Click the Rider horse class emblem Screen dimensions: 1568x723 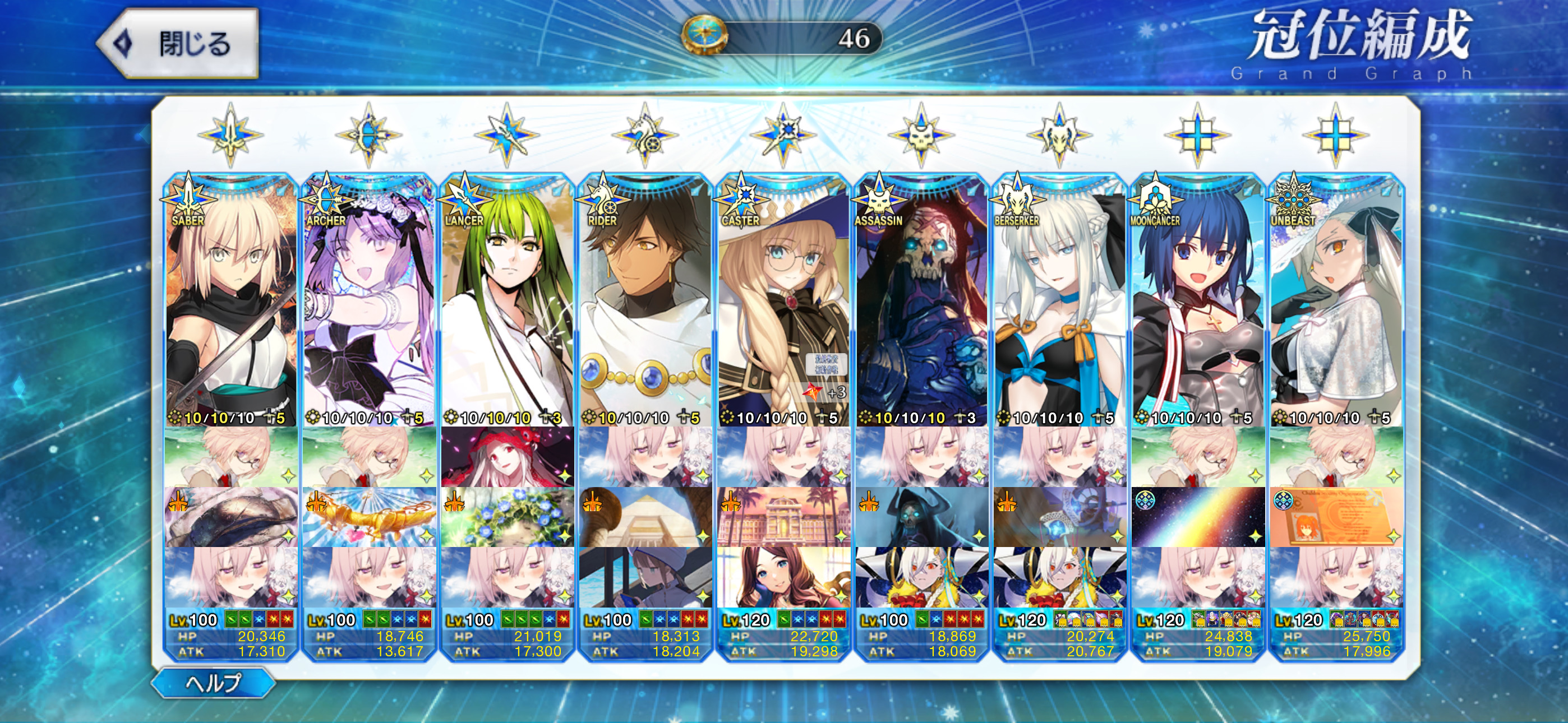pos(645,135)
